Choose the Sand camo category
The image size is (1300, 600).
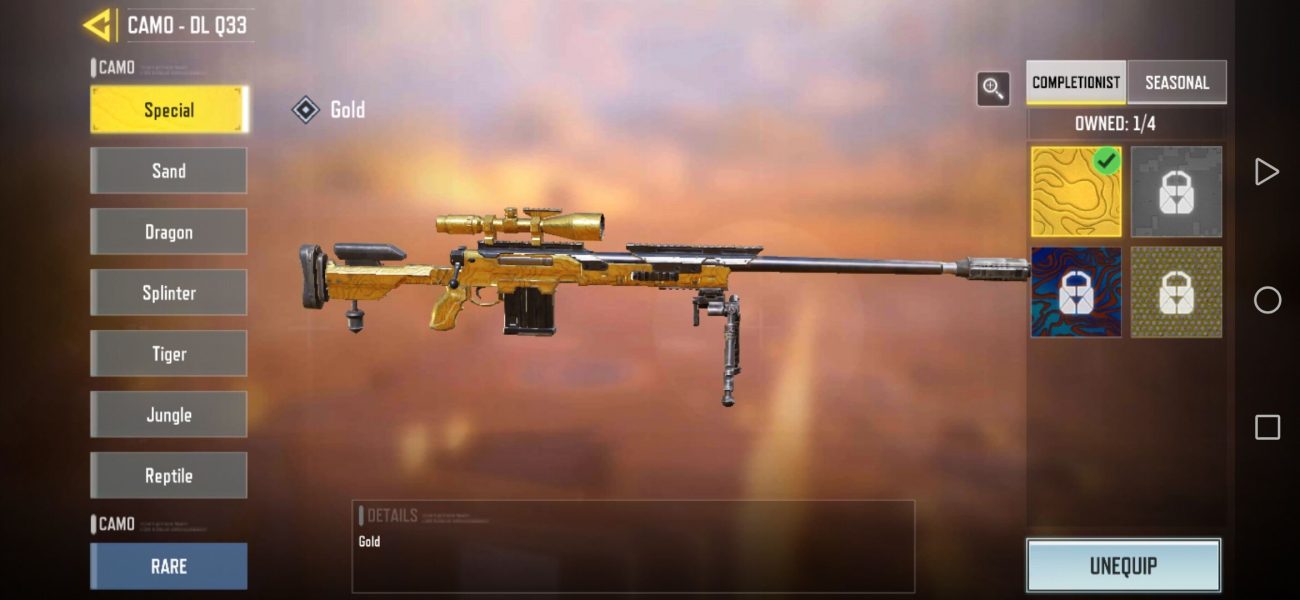[168, 171]
